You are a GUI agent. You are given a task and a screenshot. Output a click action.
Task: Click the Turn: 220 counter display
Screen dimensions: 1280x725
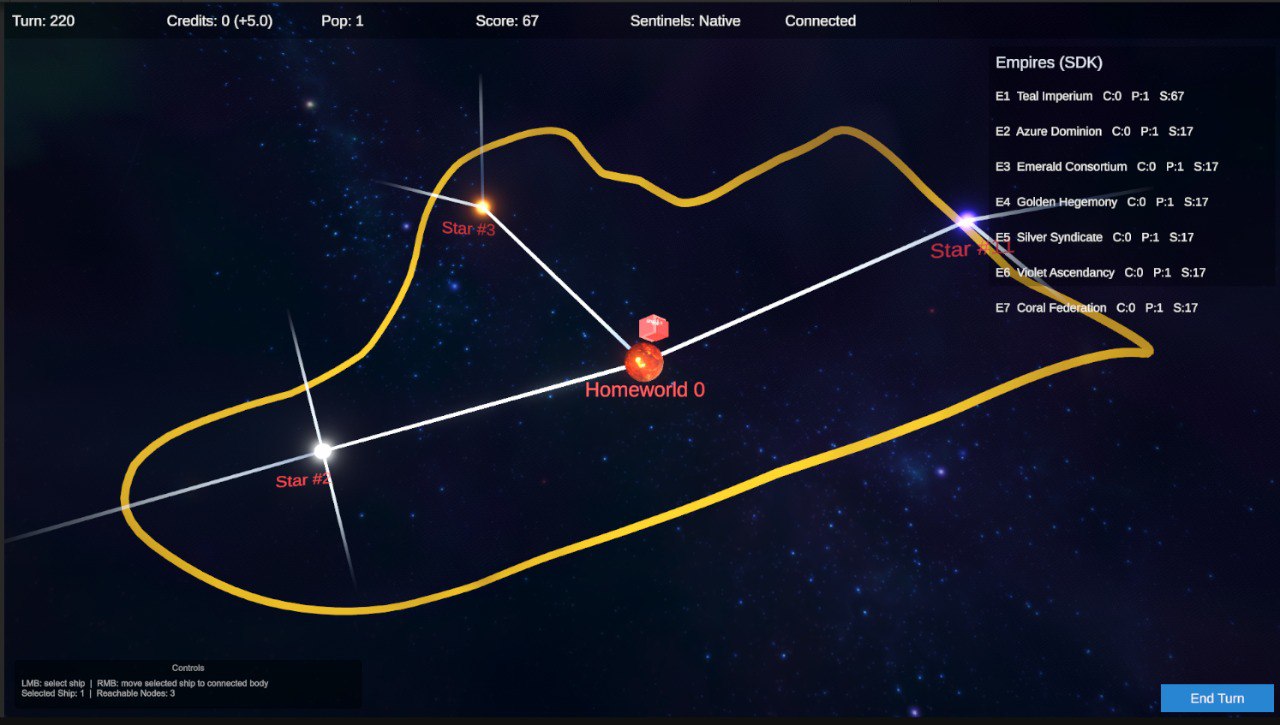(x=42, y=20)
